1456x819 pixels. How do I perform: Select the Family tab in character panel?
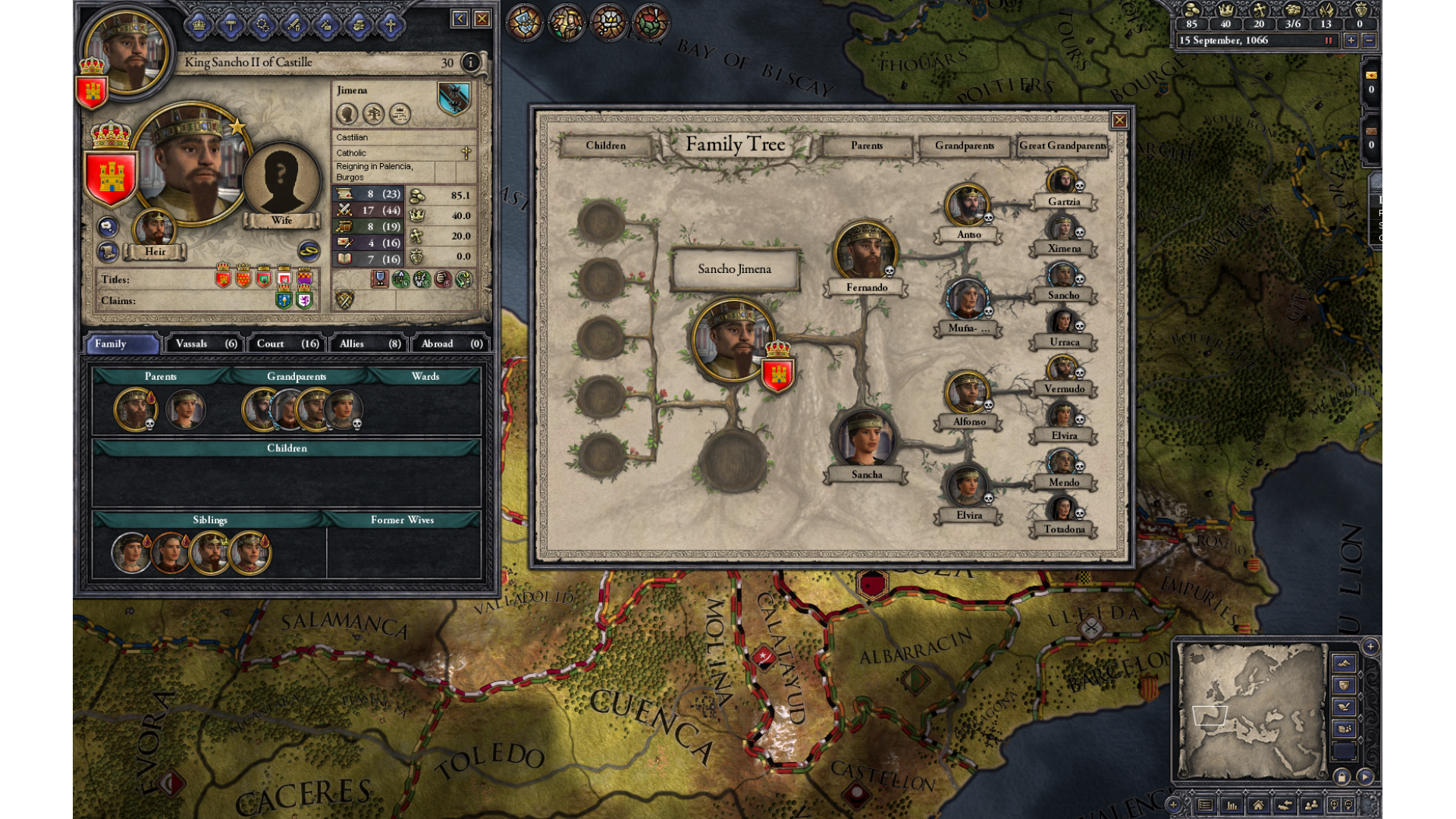(x=123, y=344)
